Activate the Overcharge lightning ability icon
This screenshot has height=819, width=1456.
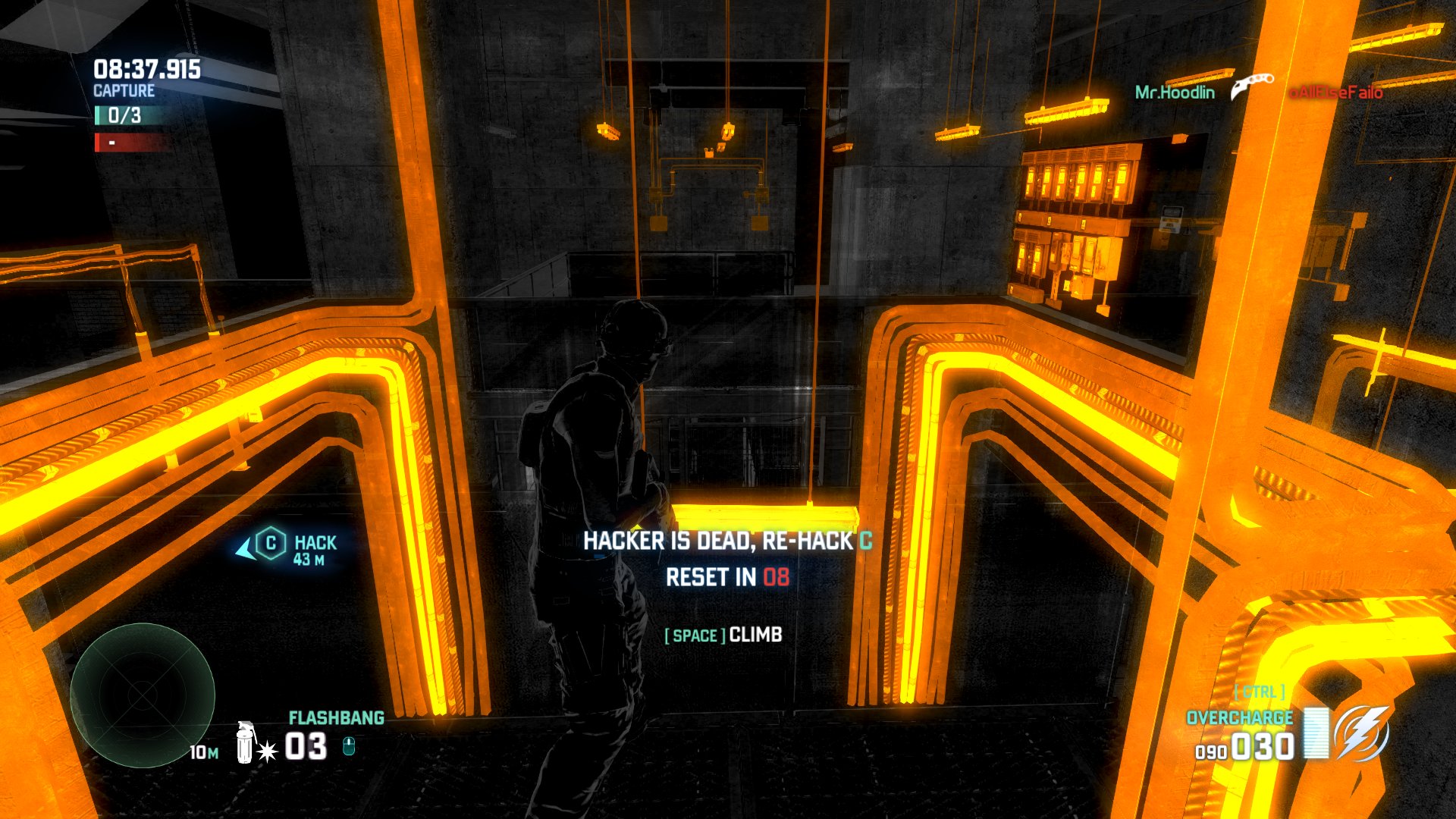pos(1363,733)
